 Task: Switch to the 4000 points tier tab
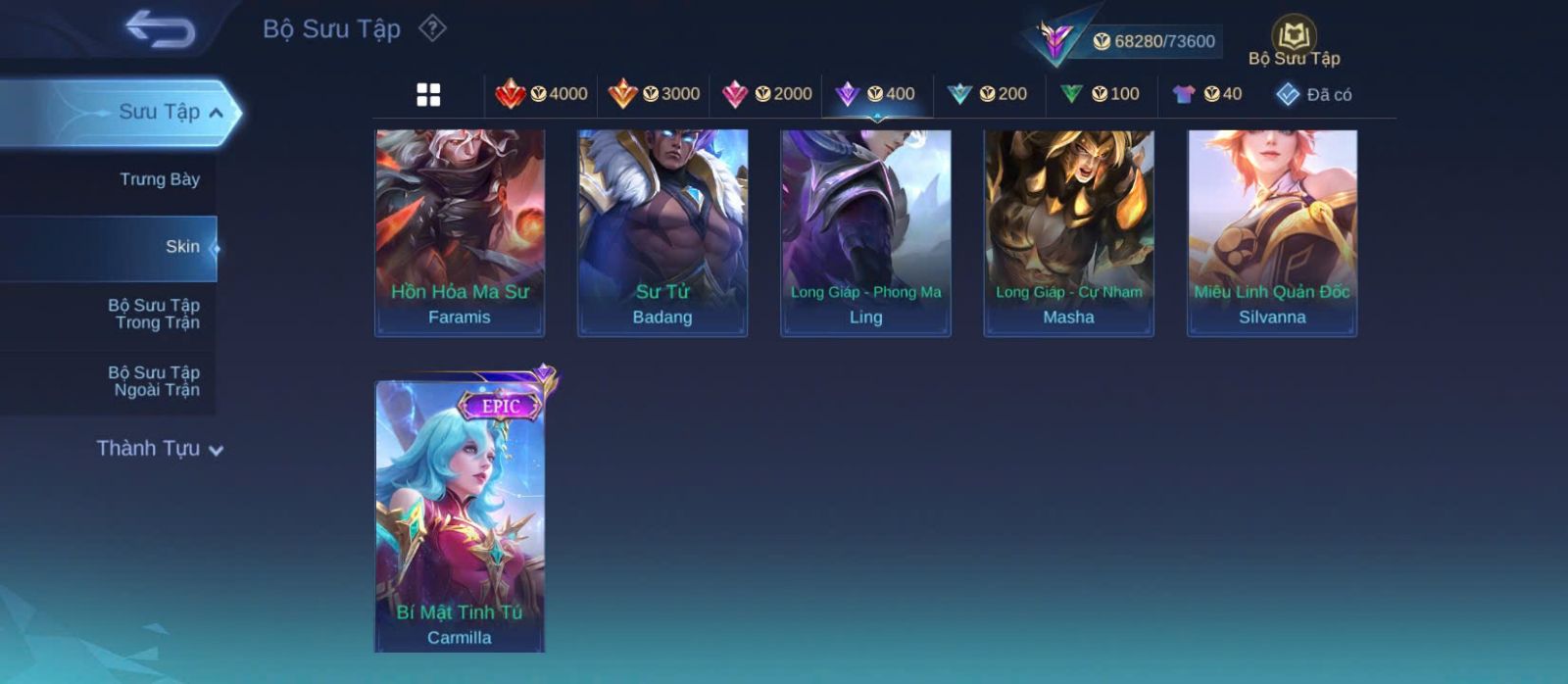[542, 94]
